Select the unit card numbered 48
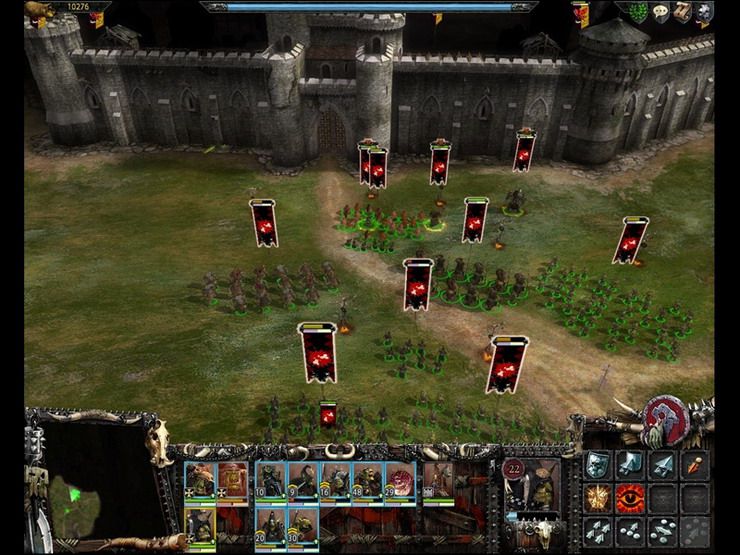740x555 pixels. point(367,480)
